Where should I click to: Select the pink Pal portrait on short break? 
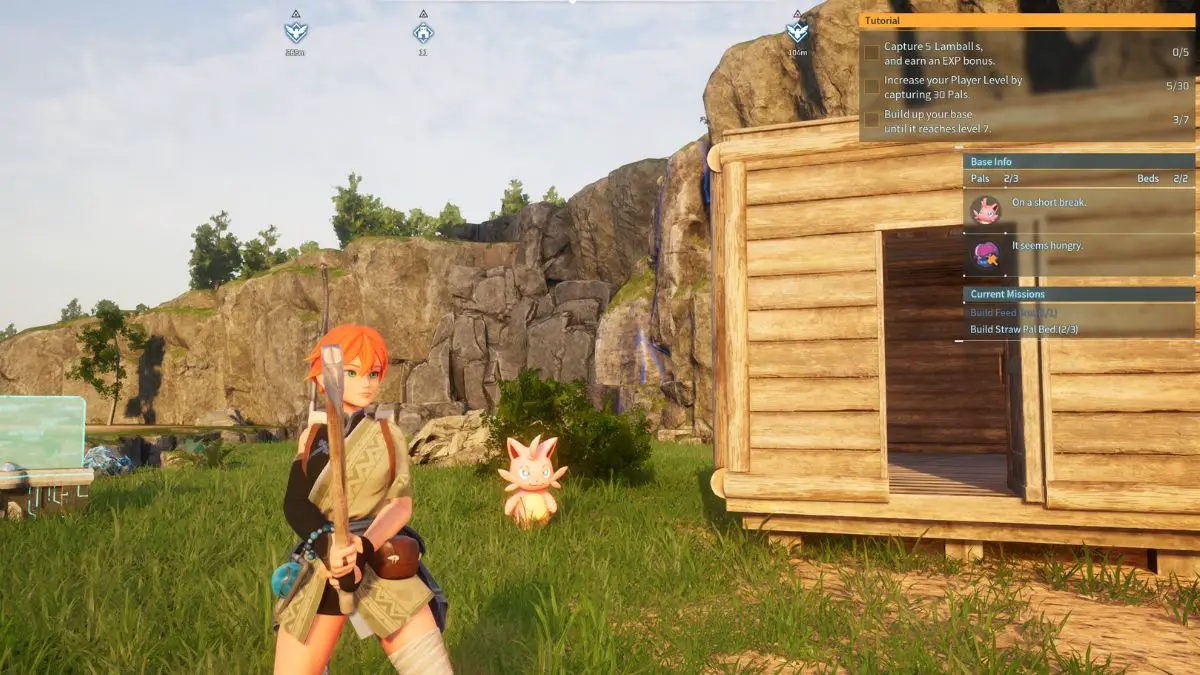[986, 209]
